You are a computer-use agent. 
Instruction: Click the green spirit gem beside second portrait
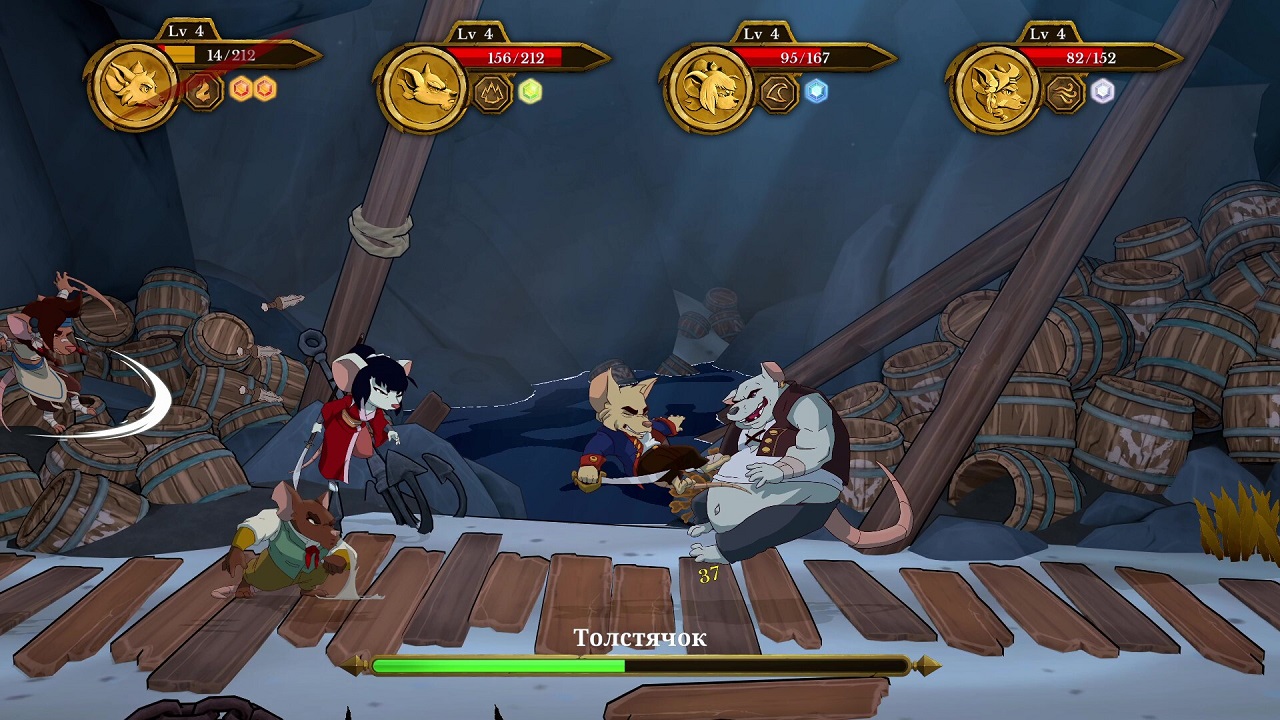coord(528,92)
